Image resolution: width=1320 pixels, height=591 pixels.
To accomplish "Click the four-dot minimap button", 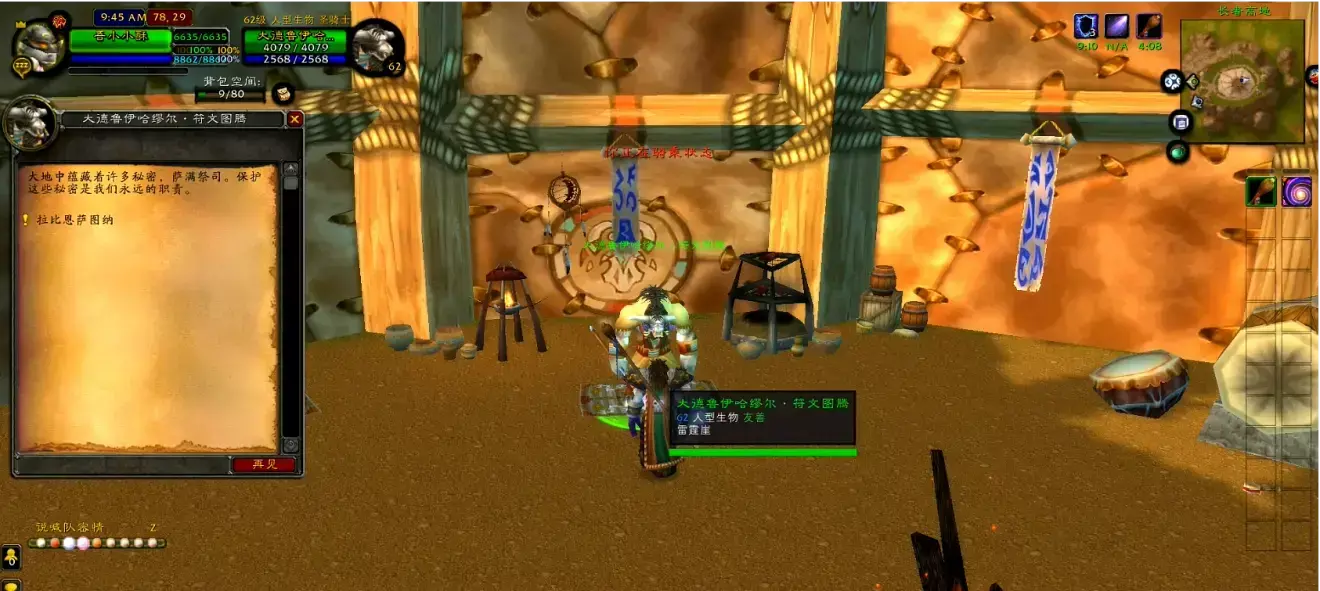I will click(x=1171, y=82).
